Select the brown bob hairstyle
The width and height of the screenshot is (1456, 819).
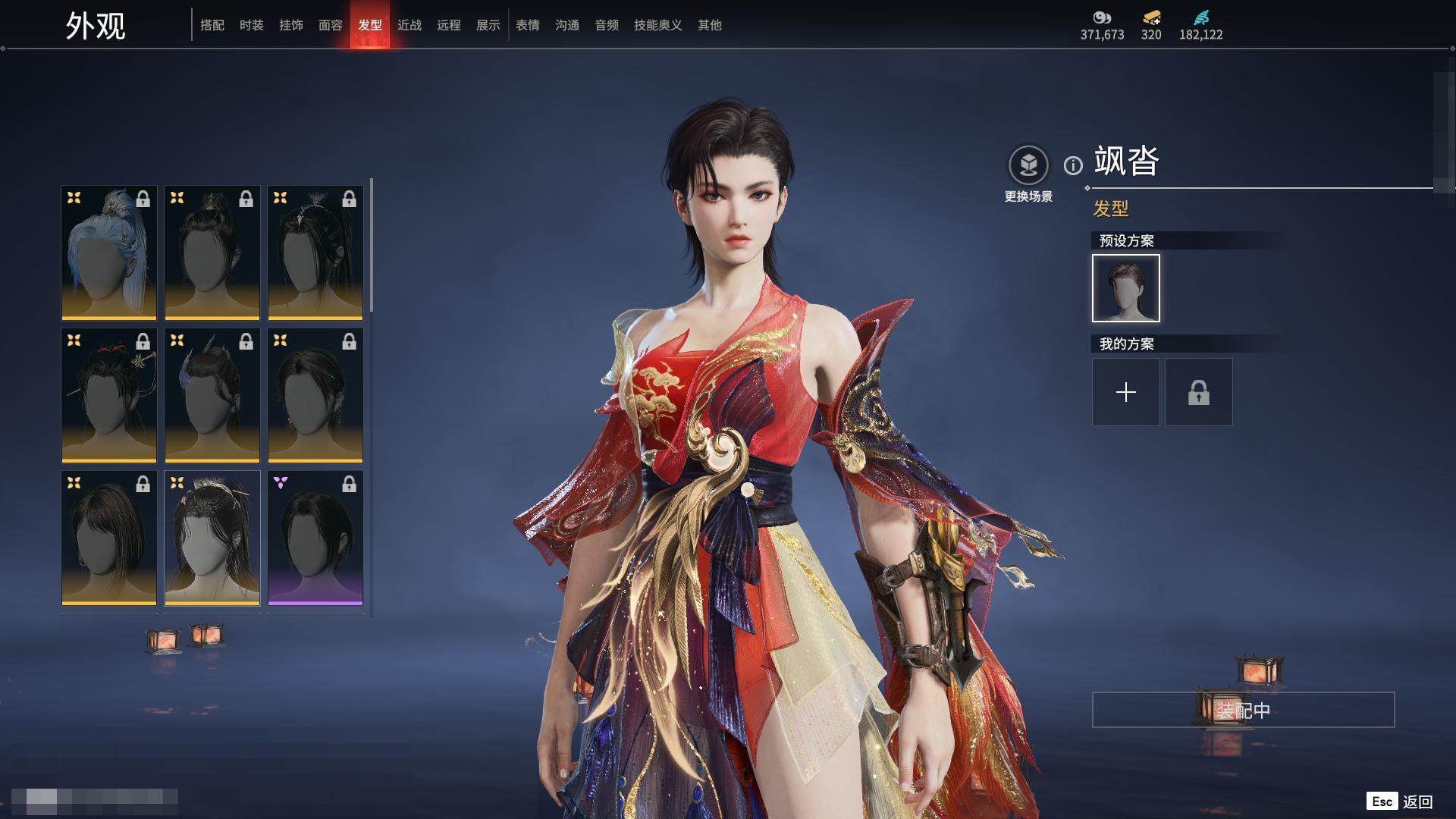click(x=109, y=538)
